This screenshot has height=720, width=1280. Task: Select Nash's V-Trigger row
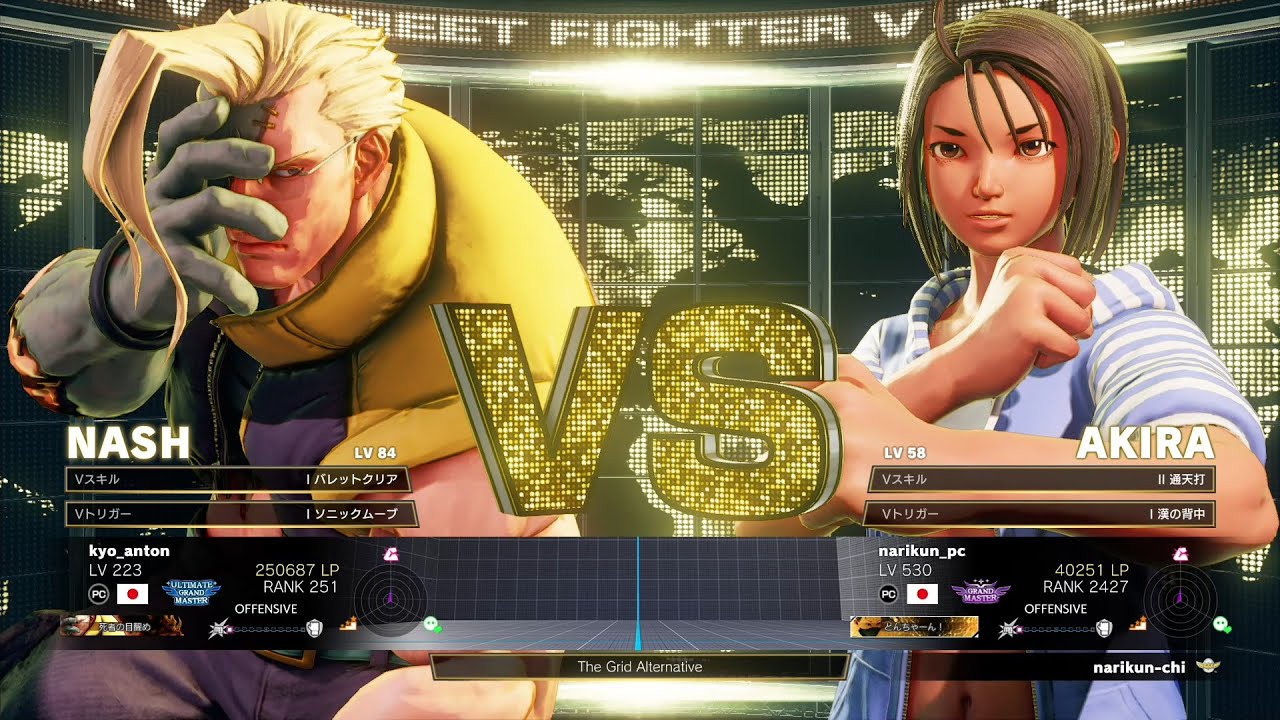tap(240, 514)
